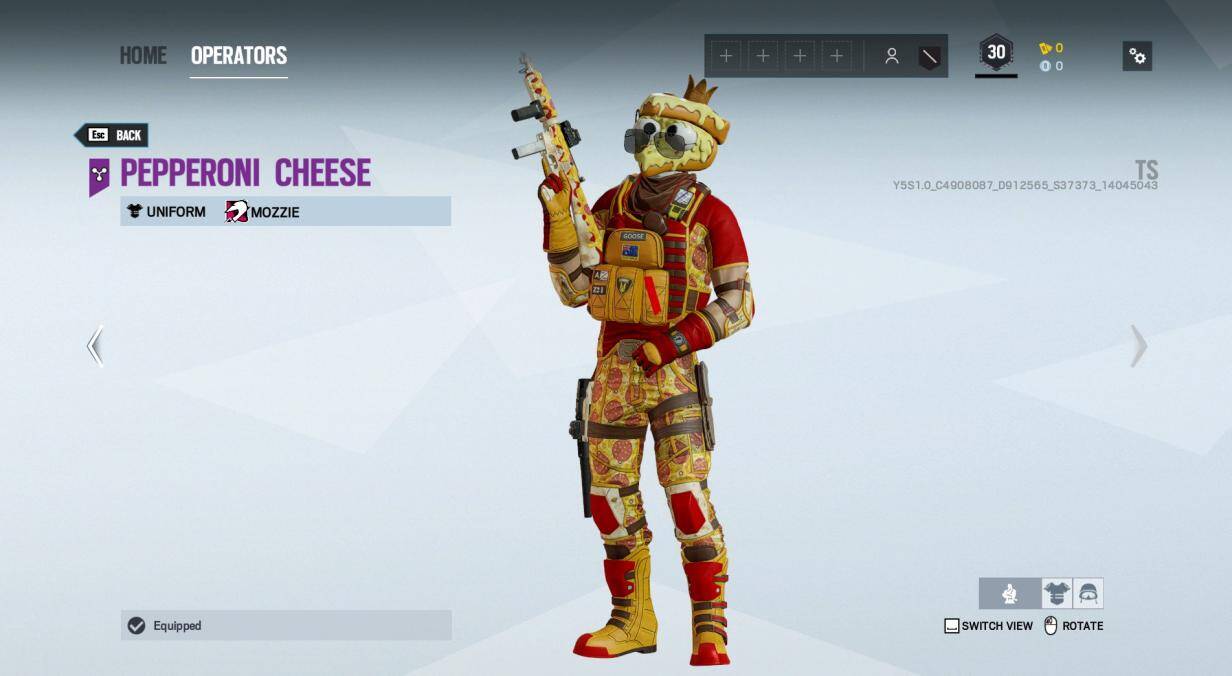
Task: Go to the Home tab
Action: click(143, 56)
